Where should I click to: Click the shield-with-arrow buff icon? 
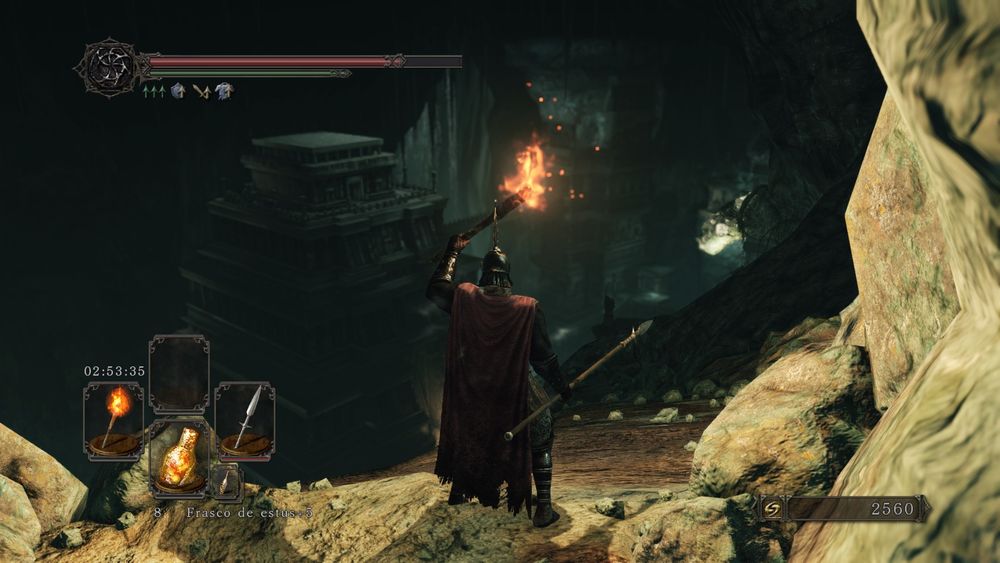[178, 91]
